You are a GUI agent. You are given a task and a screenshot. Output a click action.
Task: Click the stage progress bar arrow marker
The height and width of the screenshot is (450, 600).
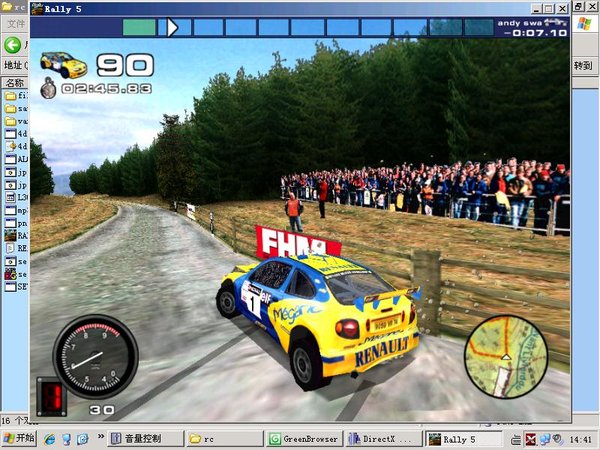pyautogui.click(x=172, y=27)
